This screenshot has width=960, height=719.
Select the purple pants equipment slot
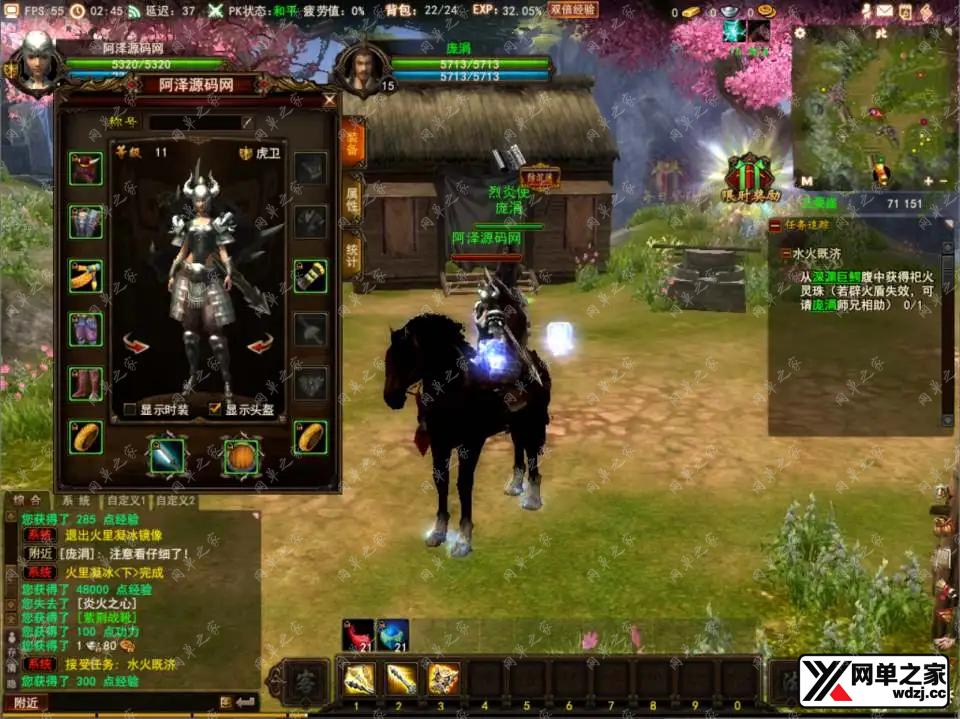[x=86, y=329]
